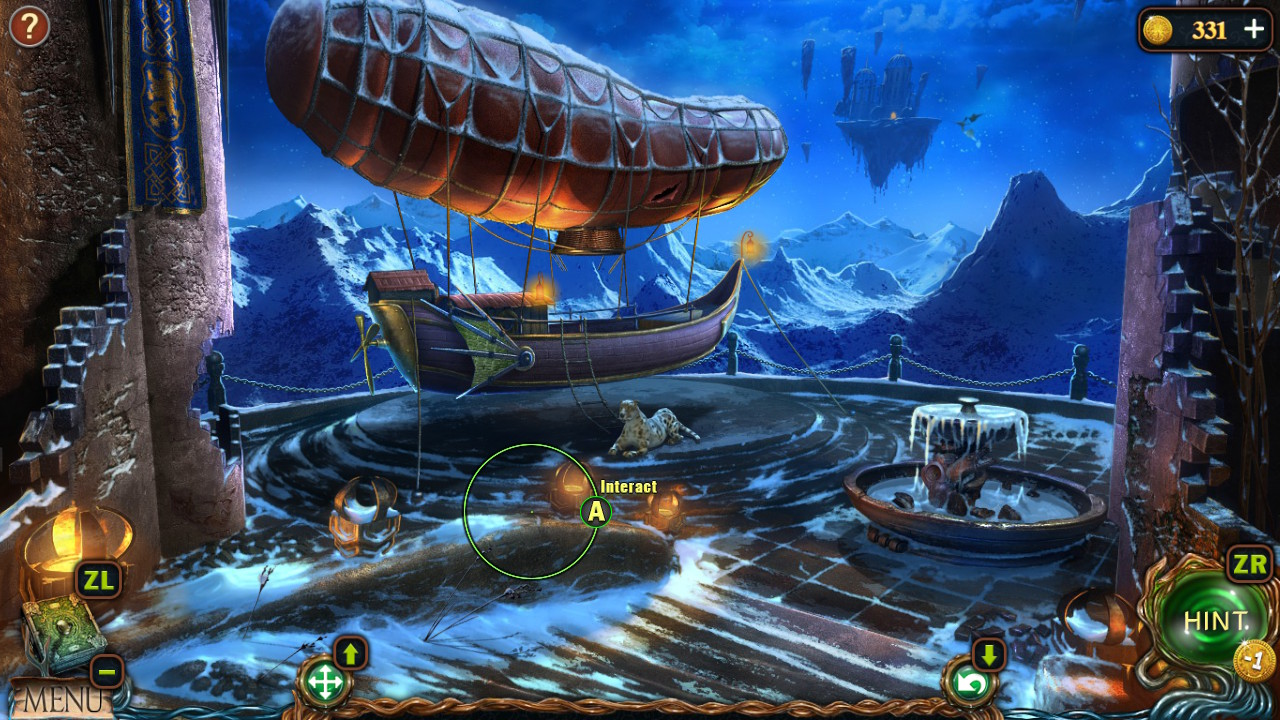This screenshot has width=1280, height=720.
Task: Click the question mark help icon
Action: tap(28, 27)
